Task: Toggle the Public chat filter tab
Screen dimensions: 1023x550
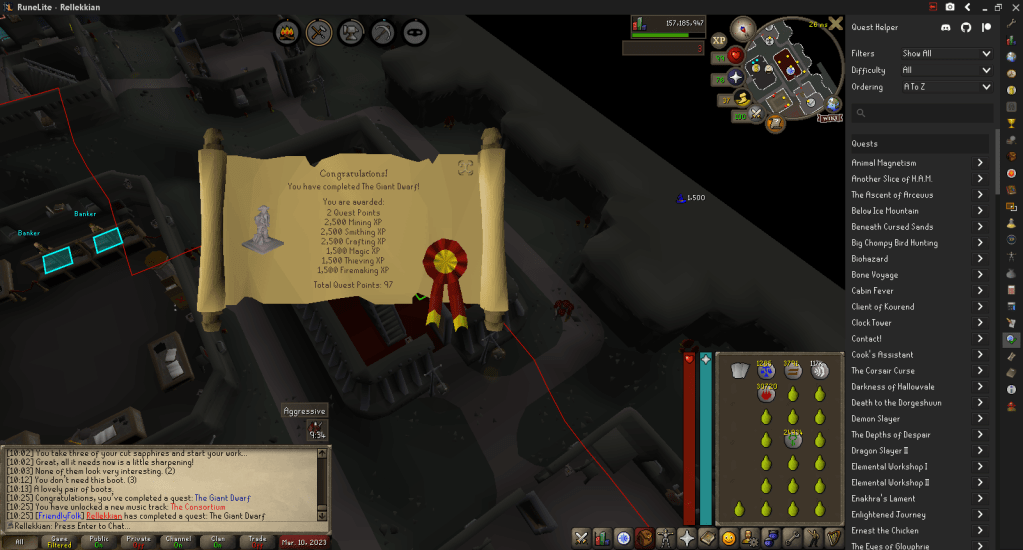Action: click(x=99, y=541)
